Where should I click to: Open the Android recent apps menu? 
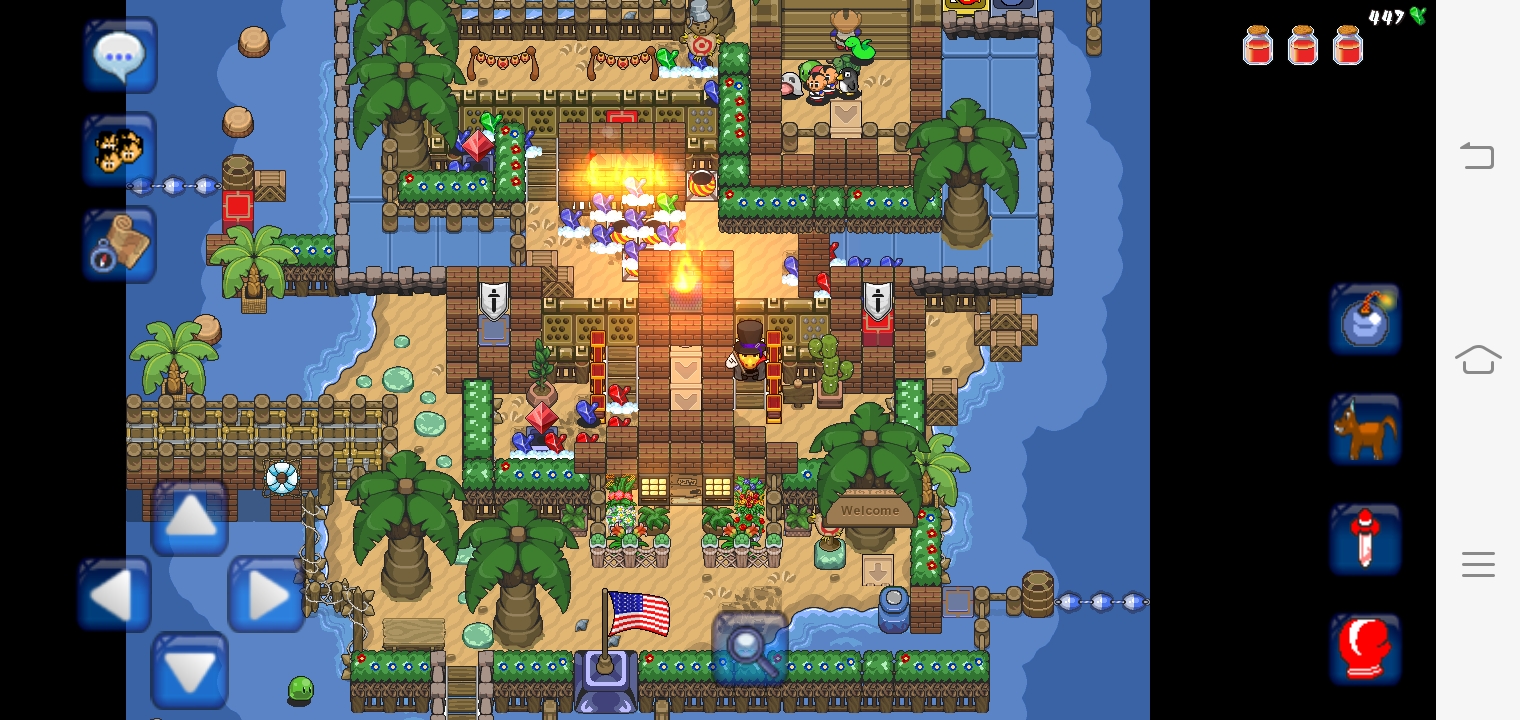coord(1477,564)
